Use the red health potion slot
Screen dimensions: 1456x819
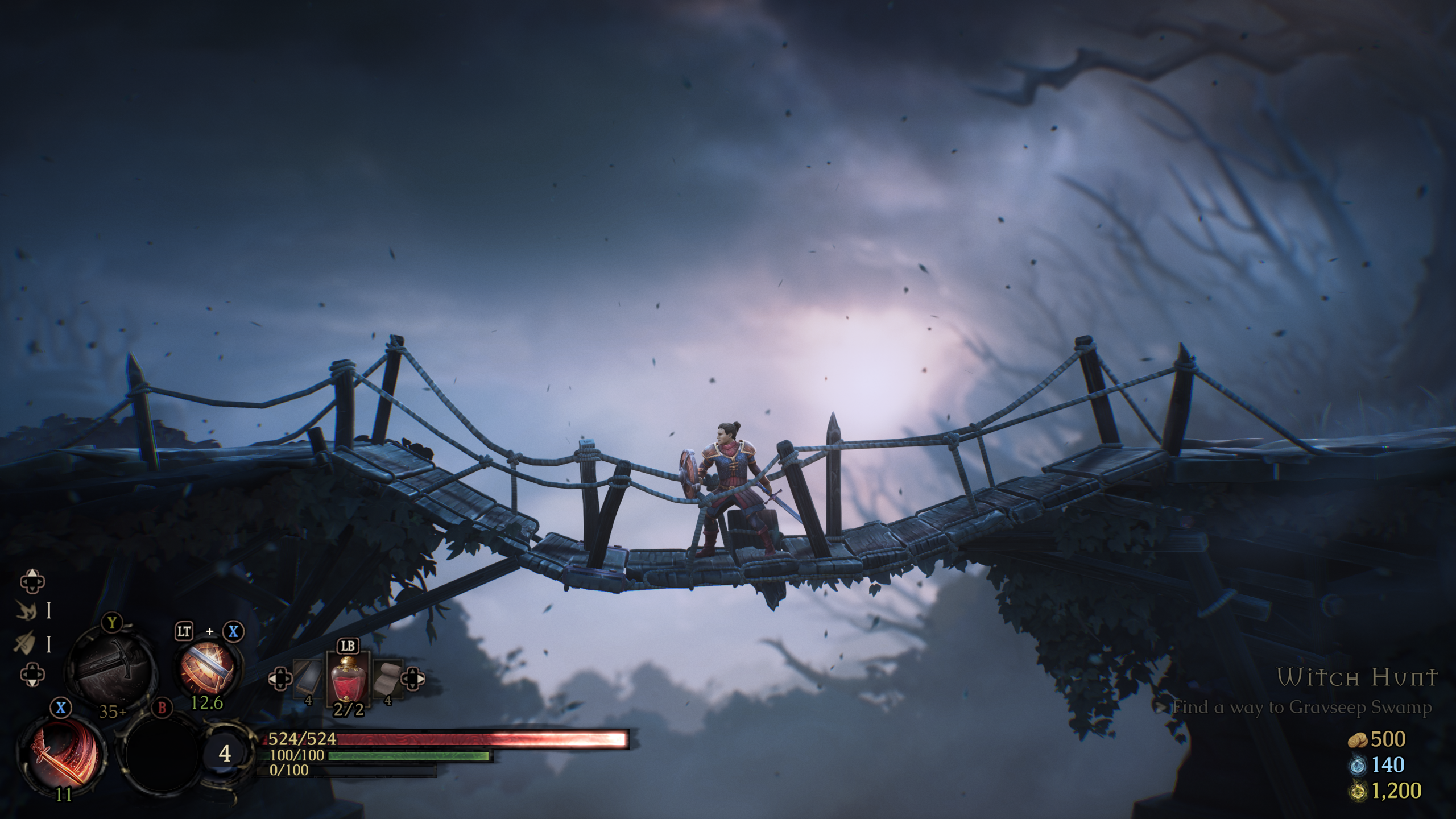348,682
